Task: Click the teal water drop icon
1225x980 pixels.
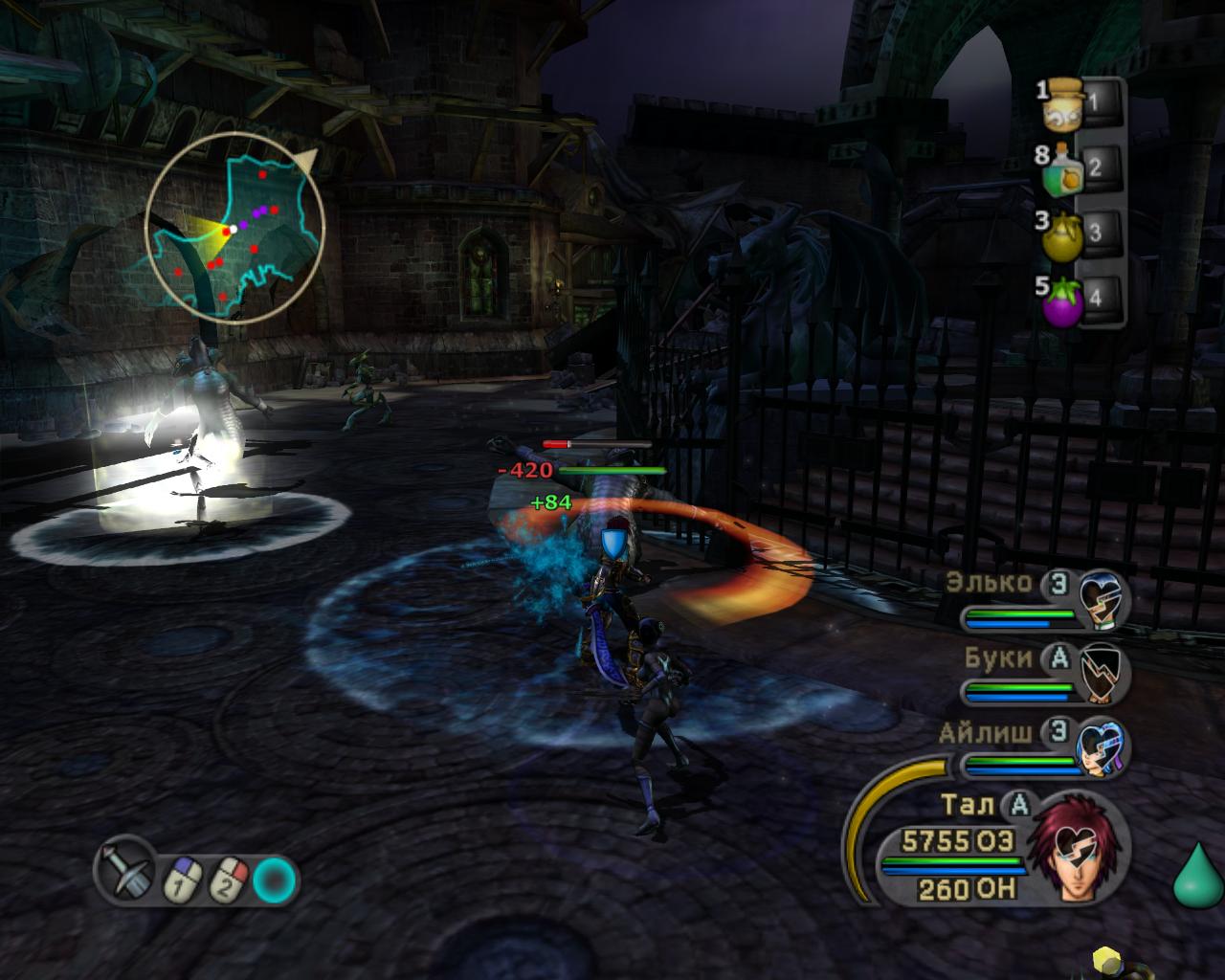Action: click(1197, 877)
